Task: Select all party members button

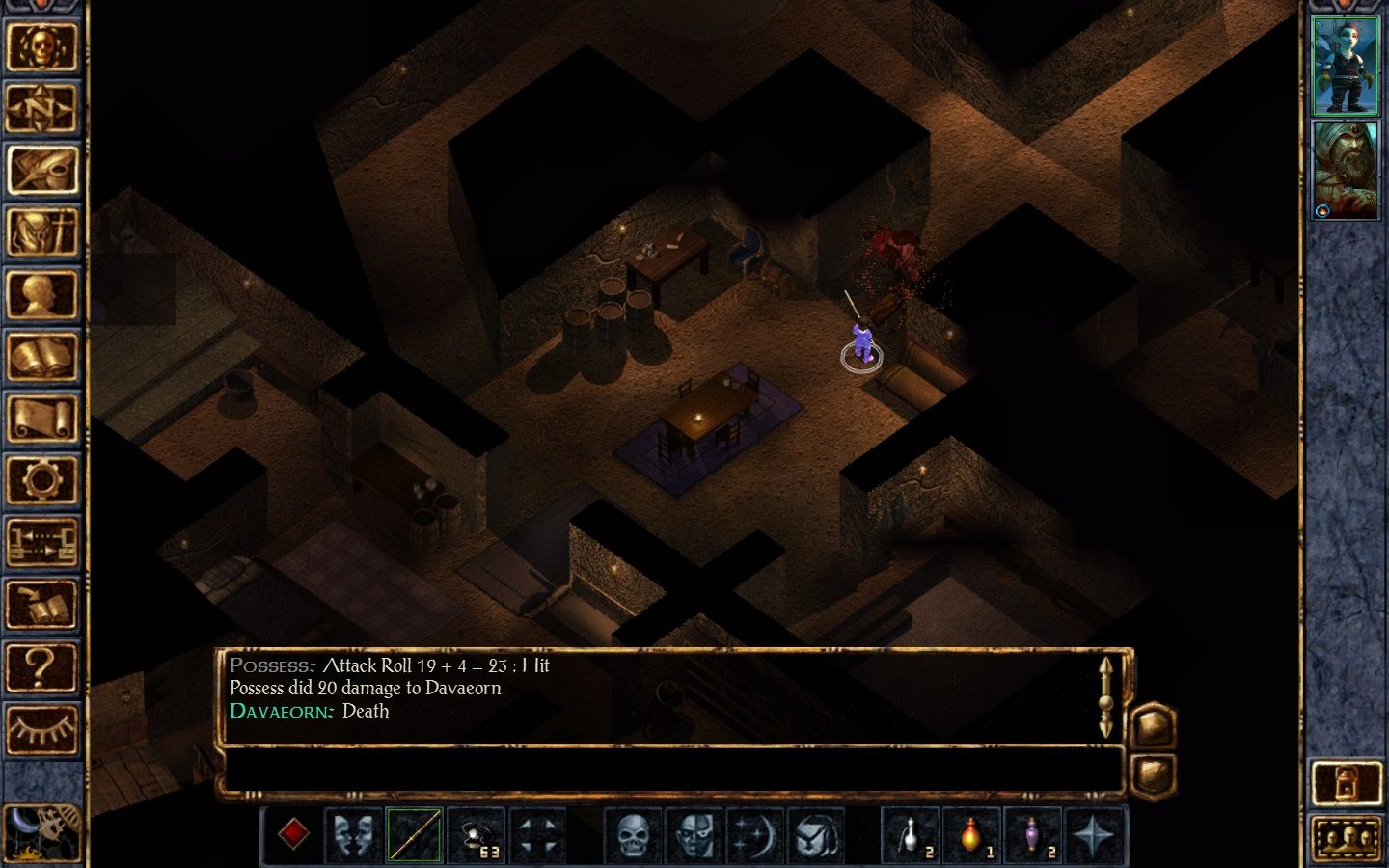Action: 1346,839
